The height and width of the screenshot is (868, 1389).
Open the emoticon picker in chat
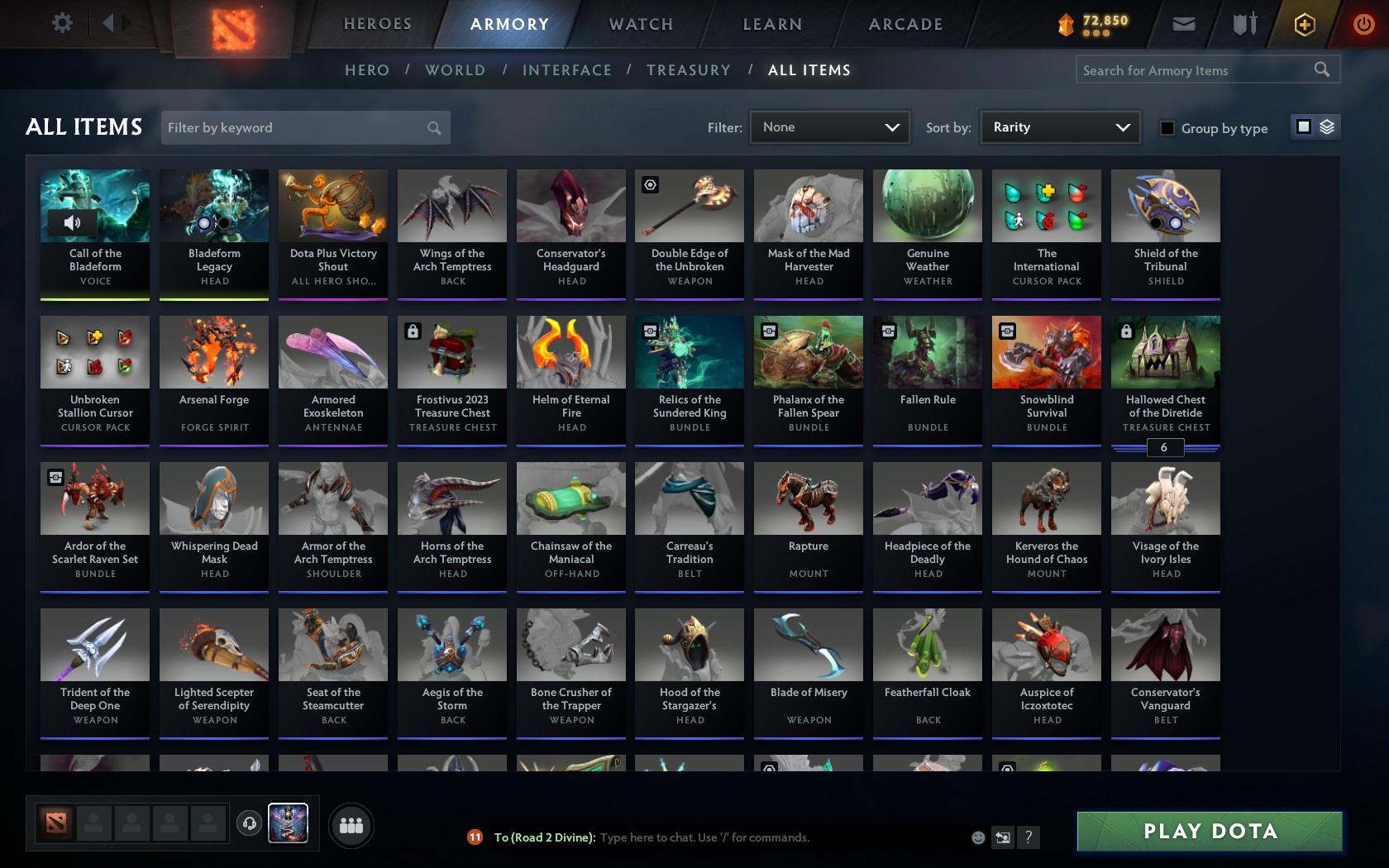[978, 837]
